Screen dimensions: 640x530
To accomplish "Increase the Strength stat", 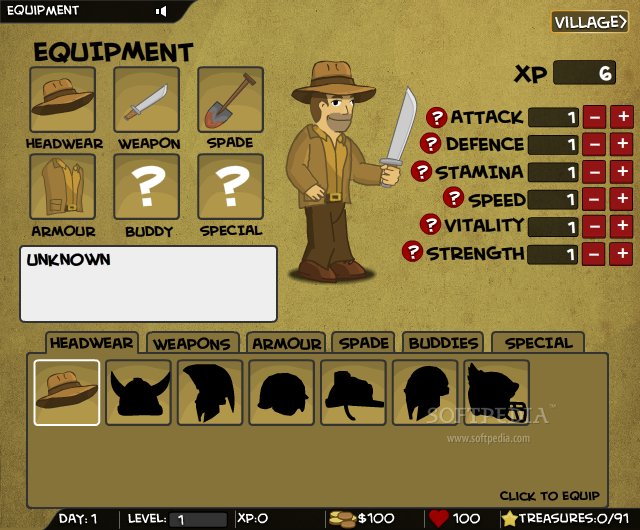I will [x=622, y=254].
